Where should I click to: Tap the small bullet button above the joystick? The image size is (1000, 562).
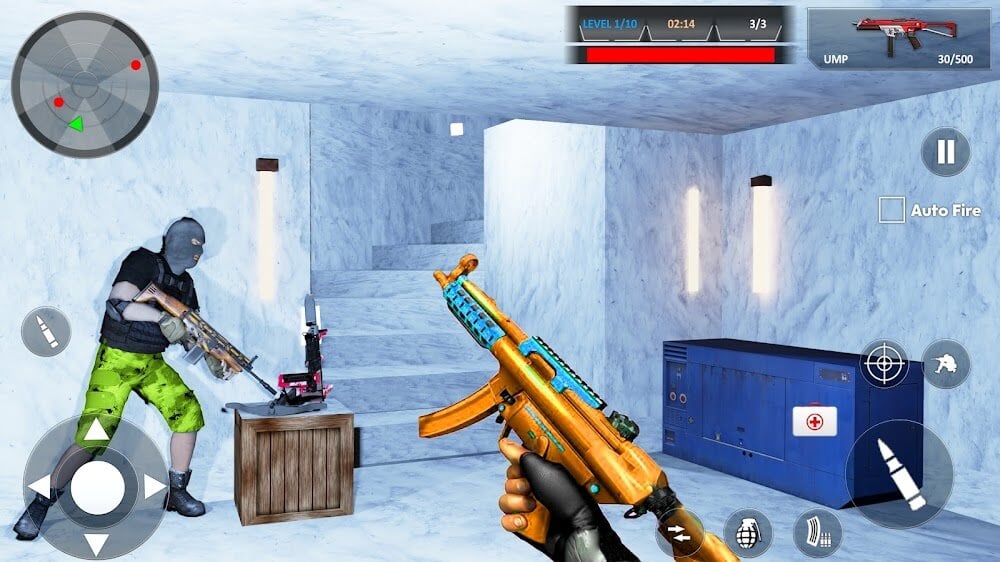(46, 332)
